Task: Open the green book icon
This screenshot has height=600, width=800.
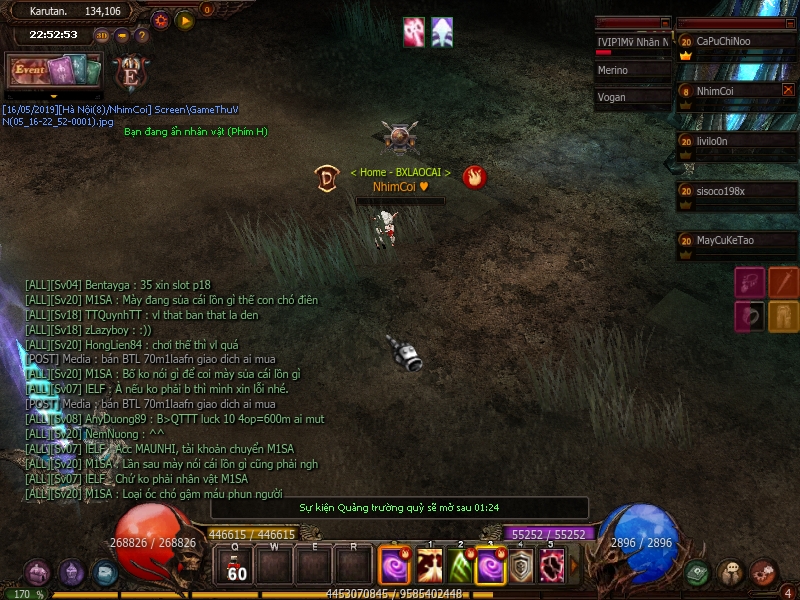Action: pos(697,573)
